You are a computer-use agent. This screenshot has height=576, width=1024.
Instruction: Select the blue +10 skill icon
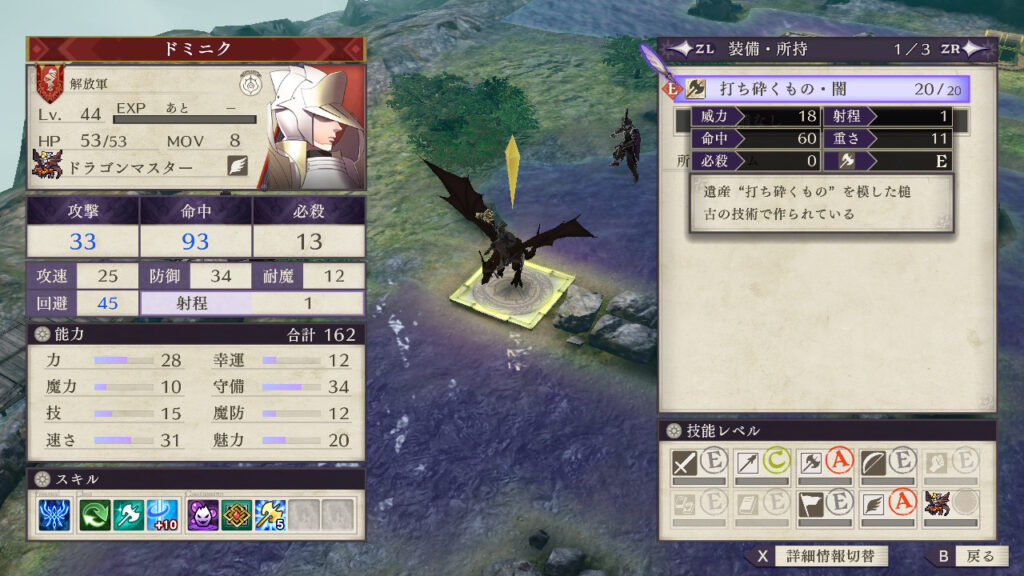coord(162,515)
